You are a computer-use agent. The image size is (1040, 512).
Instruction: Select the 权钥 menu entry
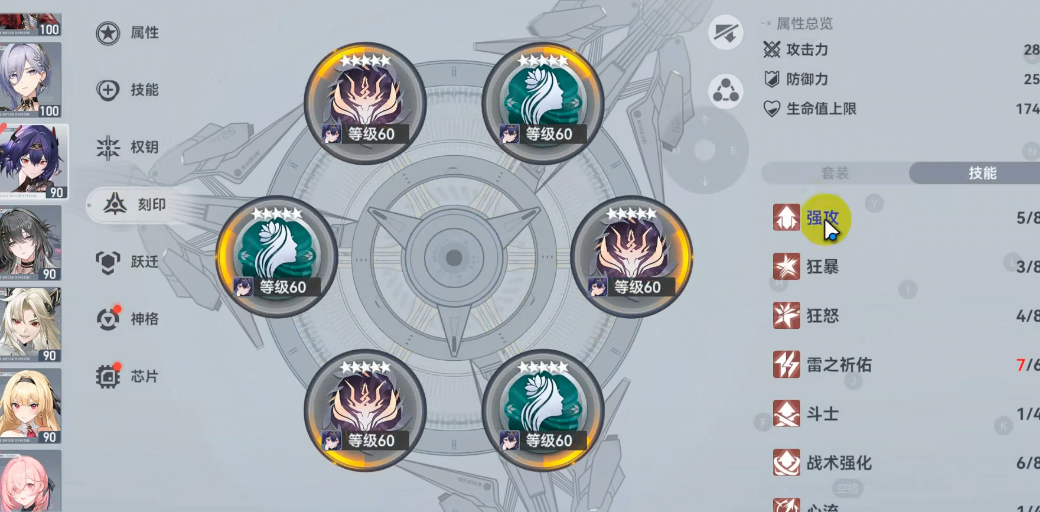pos(128,148)
